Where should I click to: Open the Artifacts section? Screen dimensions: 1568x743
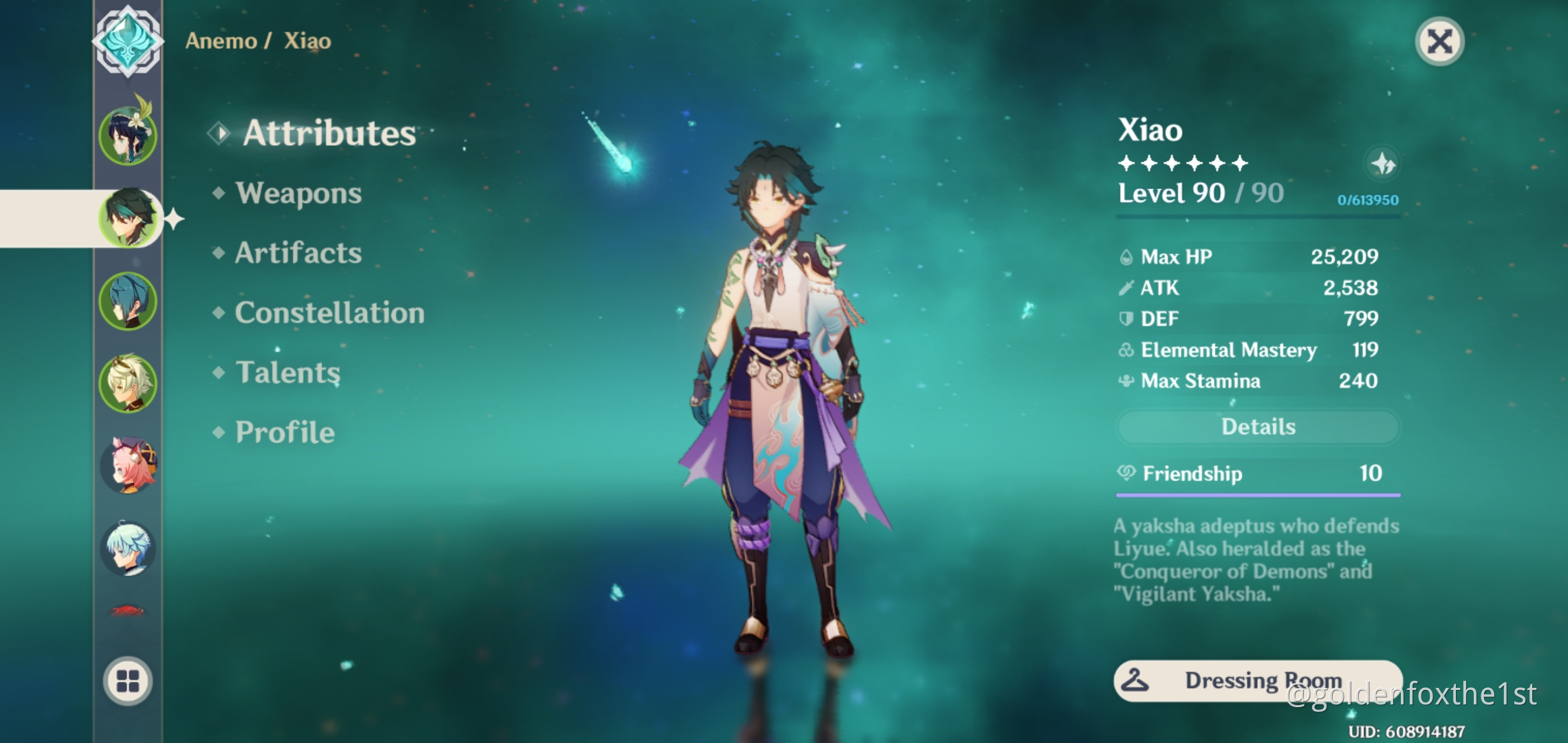coord(297,253)
